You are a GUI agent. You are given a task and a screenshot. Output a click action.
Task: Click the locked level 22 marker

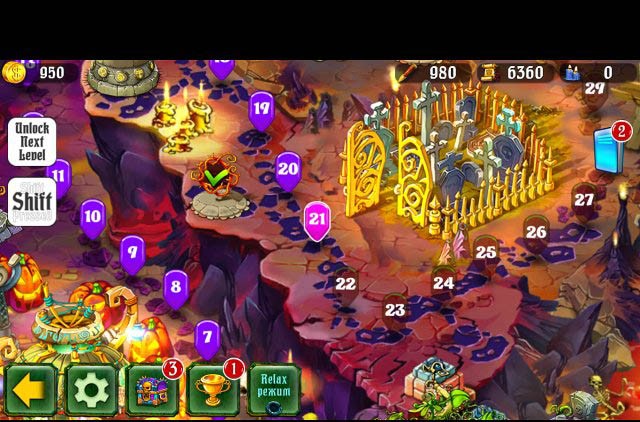(345, 284)
